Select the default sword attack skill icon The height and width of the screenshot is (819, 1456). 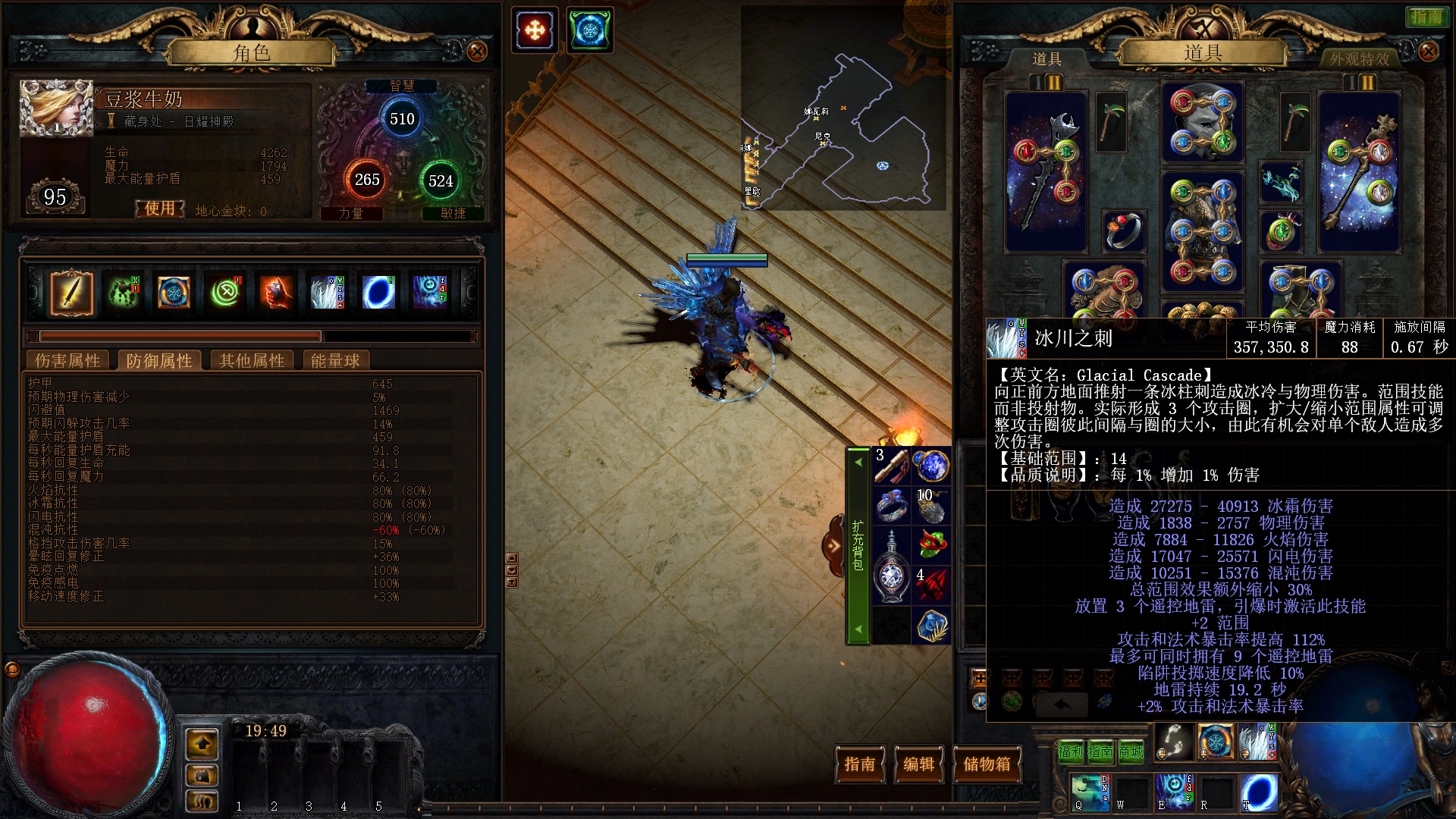(x=72, y=293)
